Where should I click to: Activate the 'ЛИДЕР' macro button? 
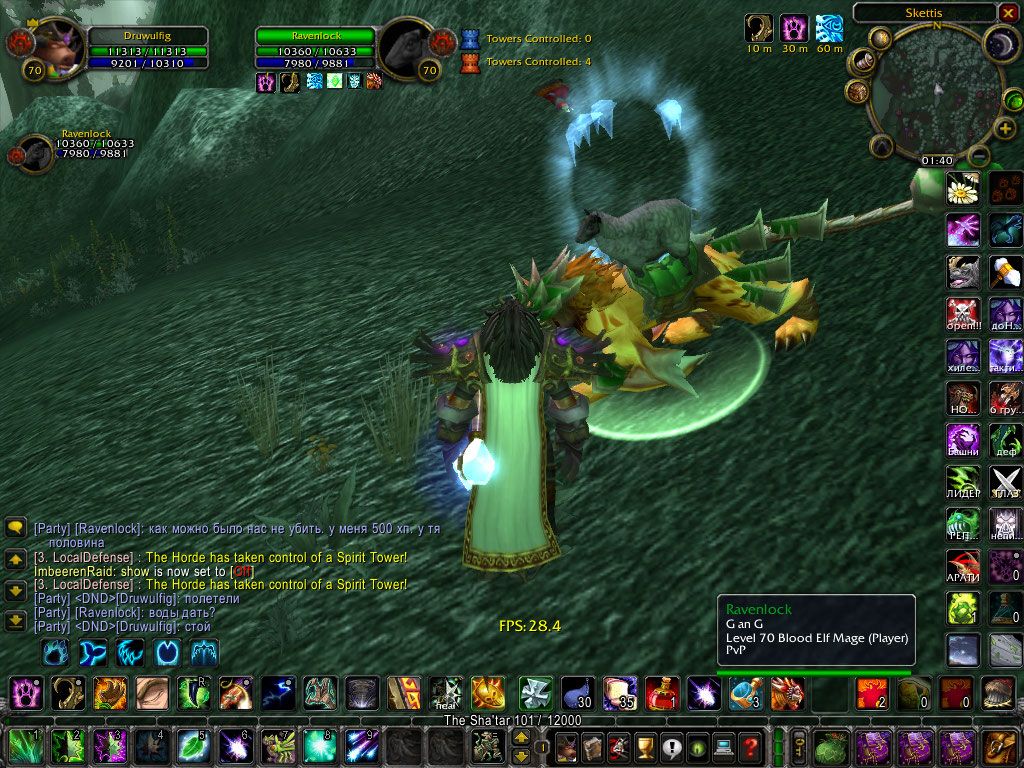click(x=963, y=482)
